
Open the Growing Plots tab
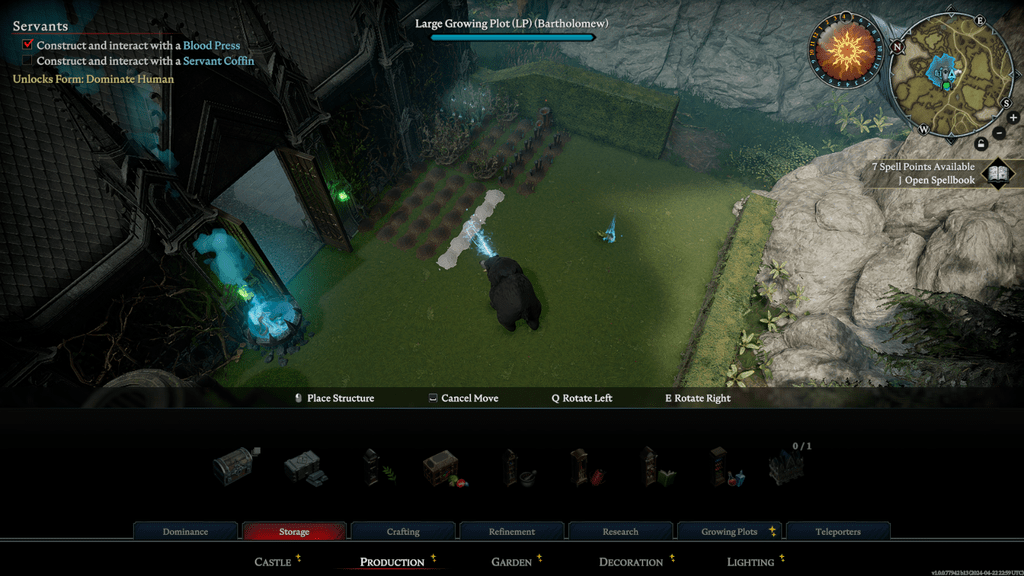tap(730, 531)
